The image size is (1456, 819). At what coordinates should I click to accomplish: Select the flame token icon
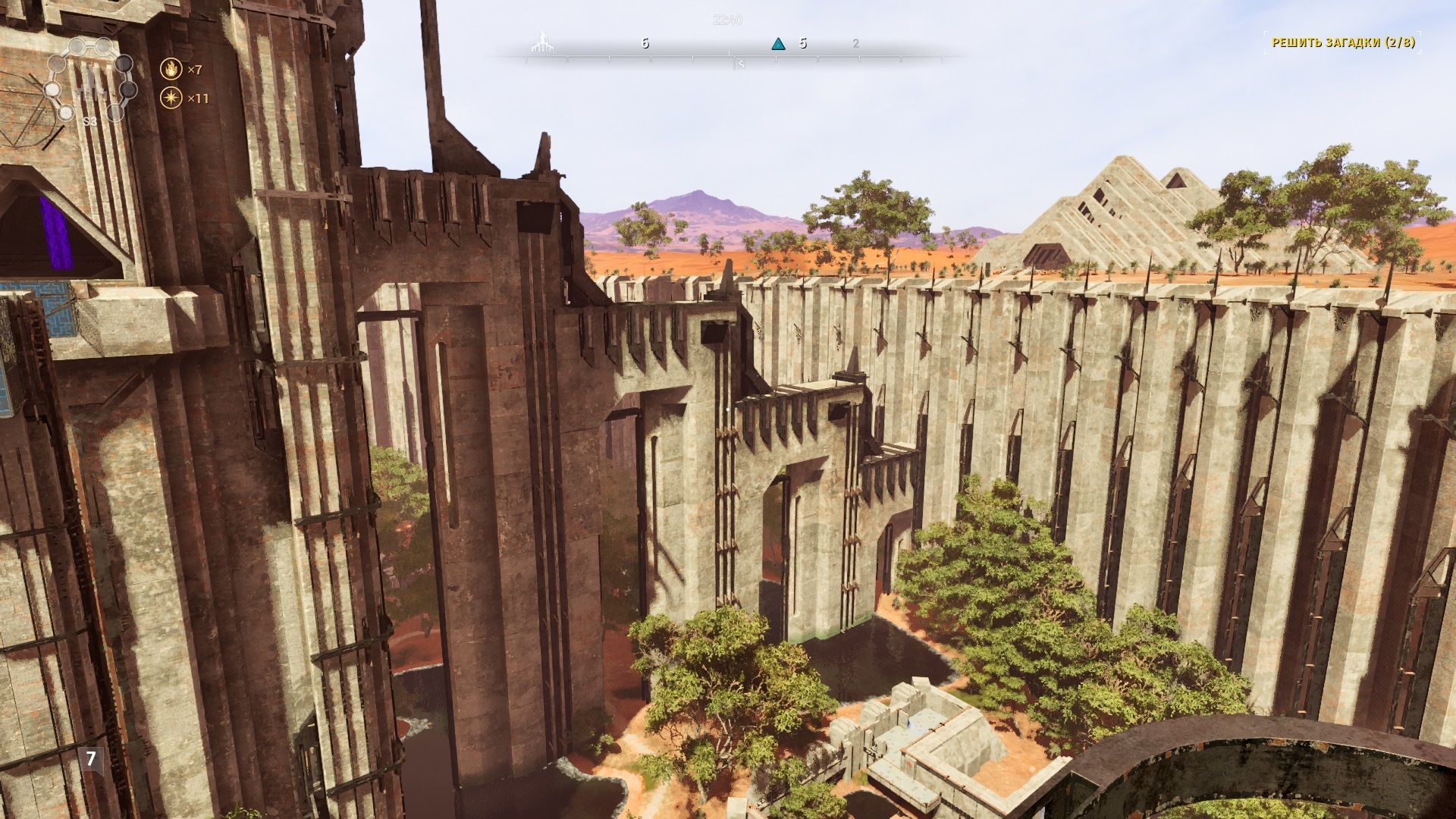pos(172,70)
